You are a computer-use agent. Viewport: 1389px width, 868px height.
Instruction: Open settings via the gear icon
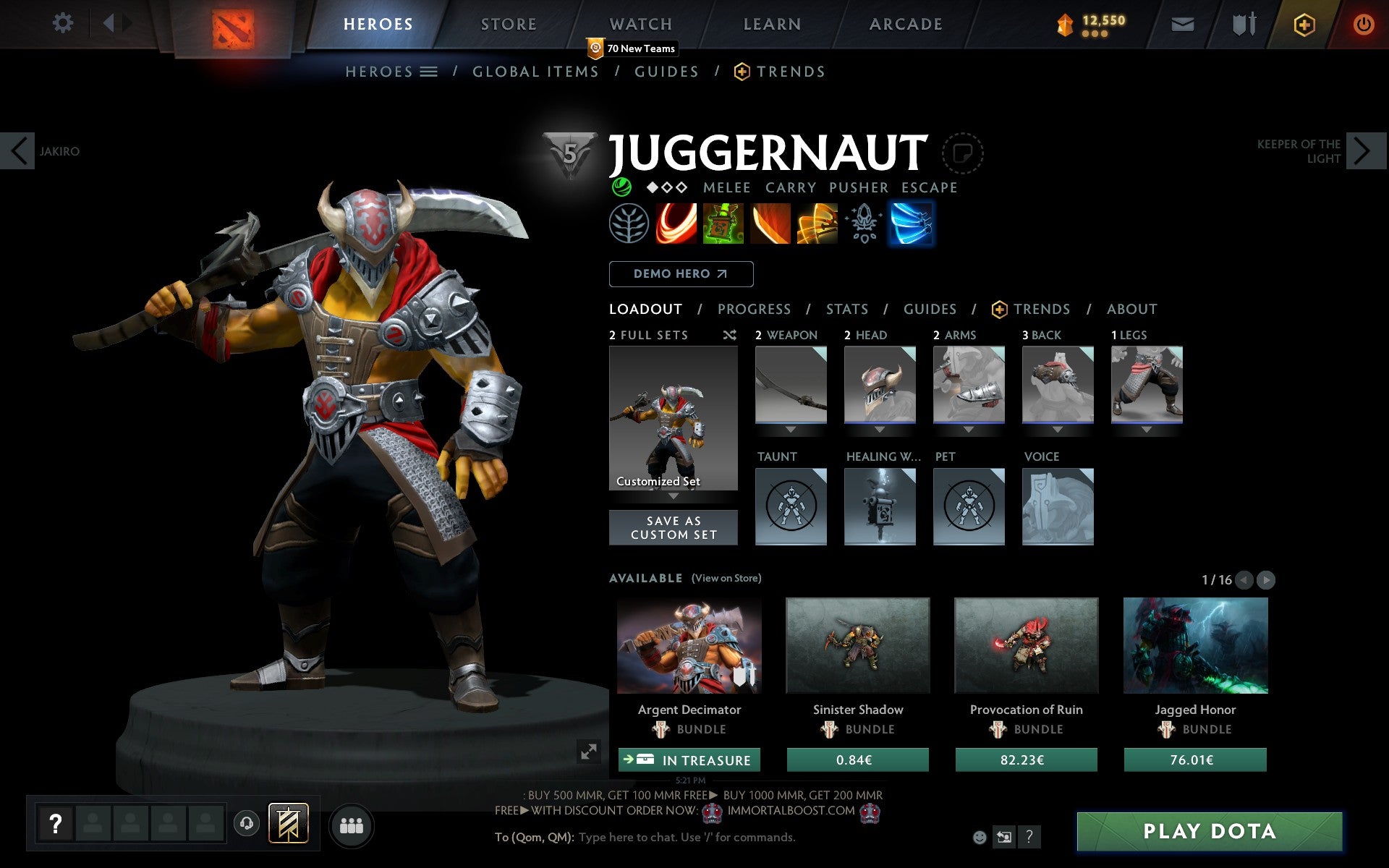[x=64, y=23]
